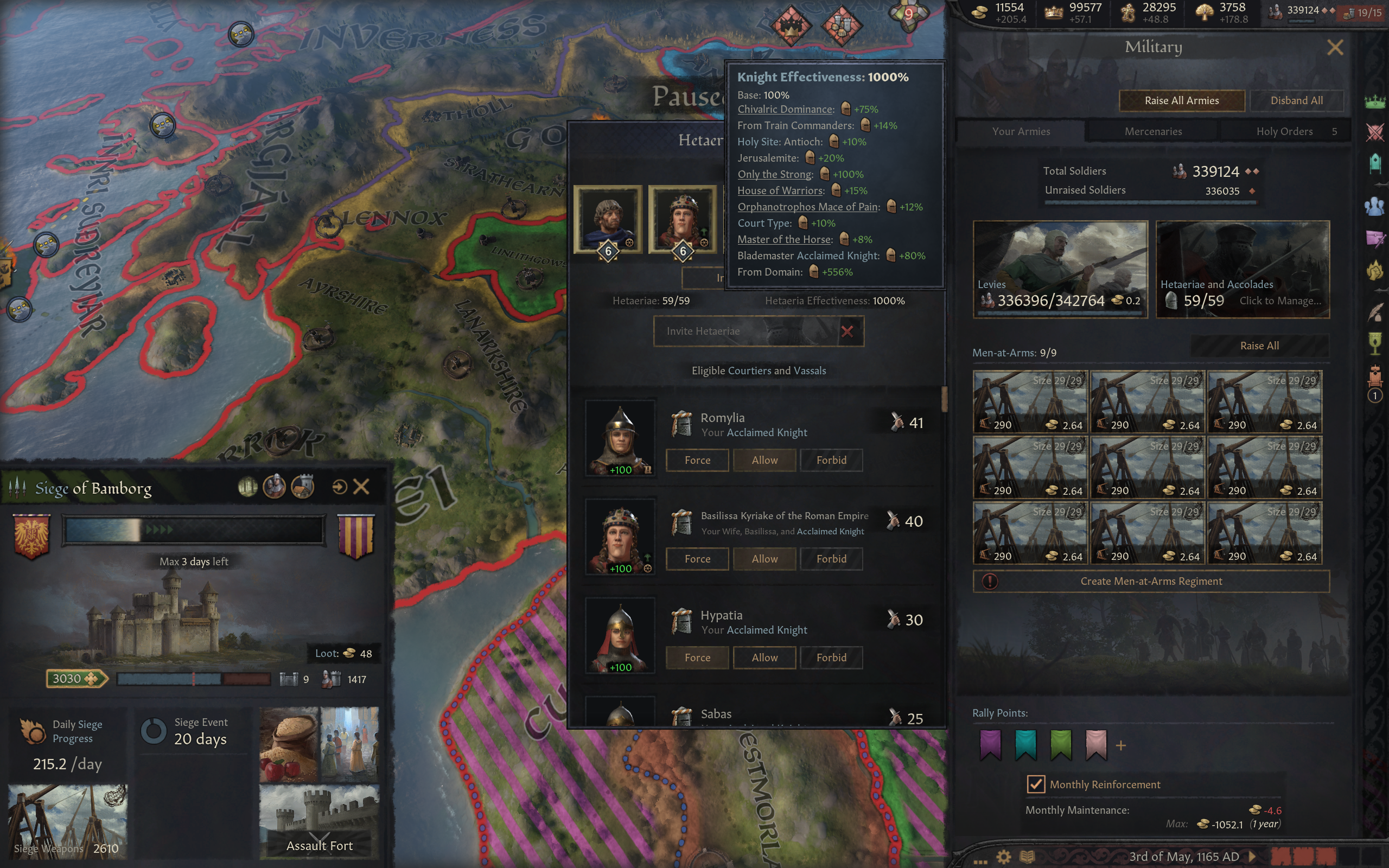Image resolution: width=1389 pixels, height=868 pixels.
Task: Open the Only the Strong tooltip link
Action: coord(775,175)
